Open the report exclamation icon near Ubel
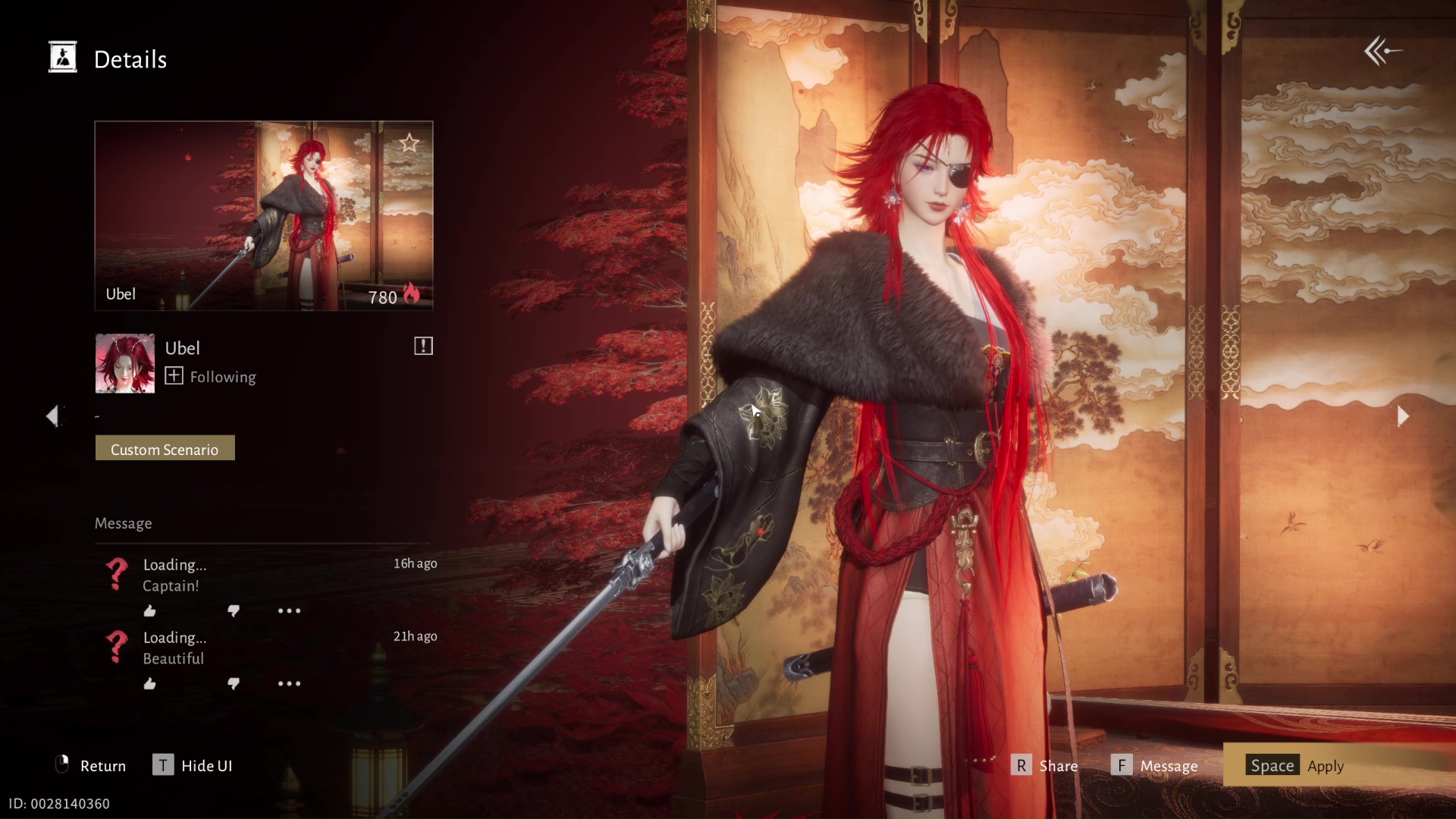The image size is (1456, 819). [x=422, y=346]
